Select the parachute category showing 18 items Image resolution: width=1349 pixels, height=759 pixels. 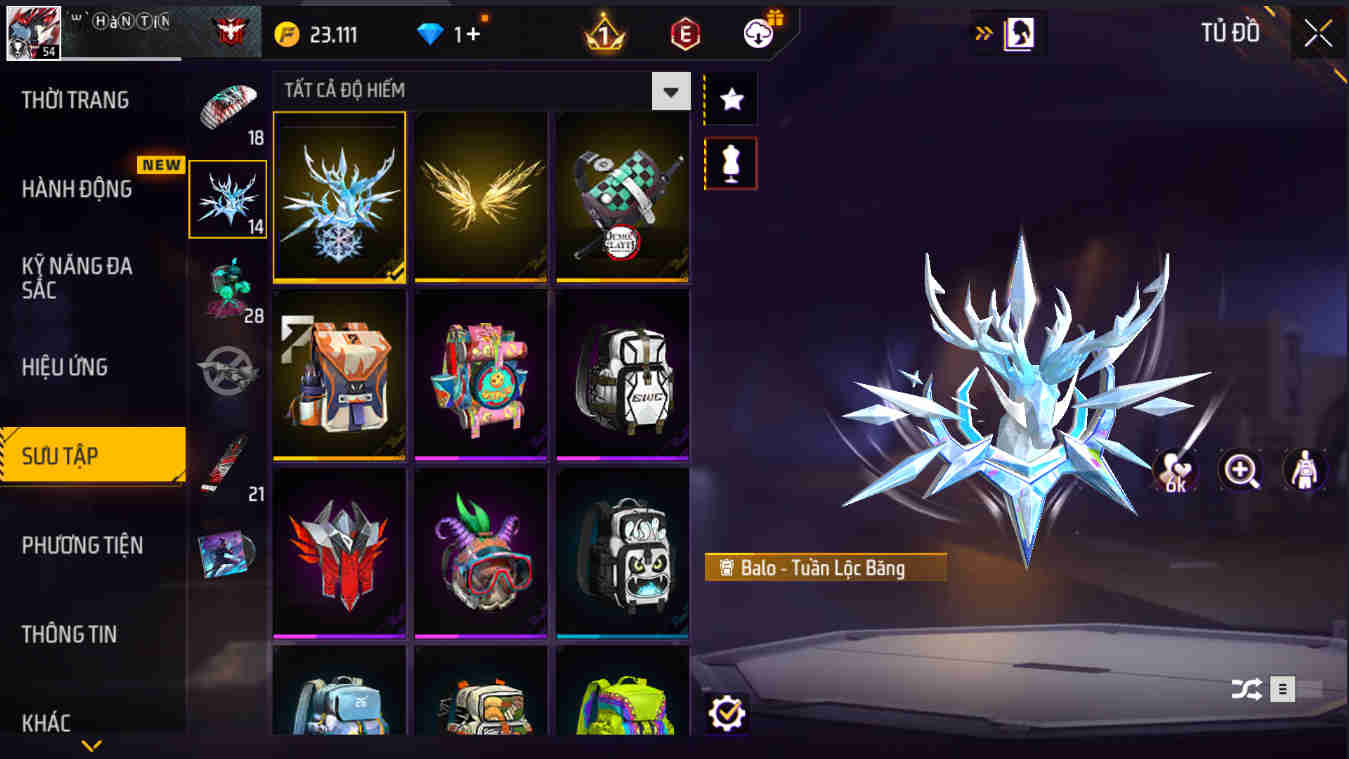pyautogui.click(x=228, y=105)
